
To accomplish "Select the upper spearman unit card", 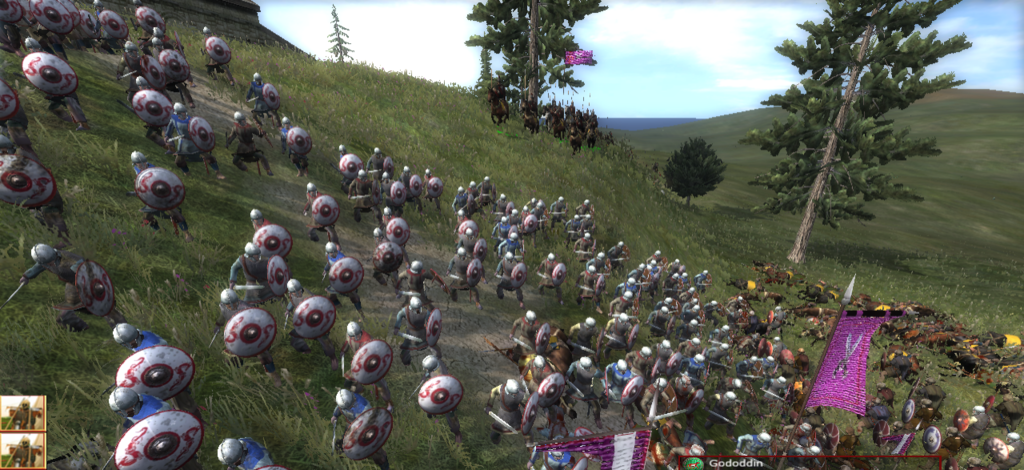I will 22,412.
